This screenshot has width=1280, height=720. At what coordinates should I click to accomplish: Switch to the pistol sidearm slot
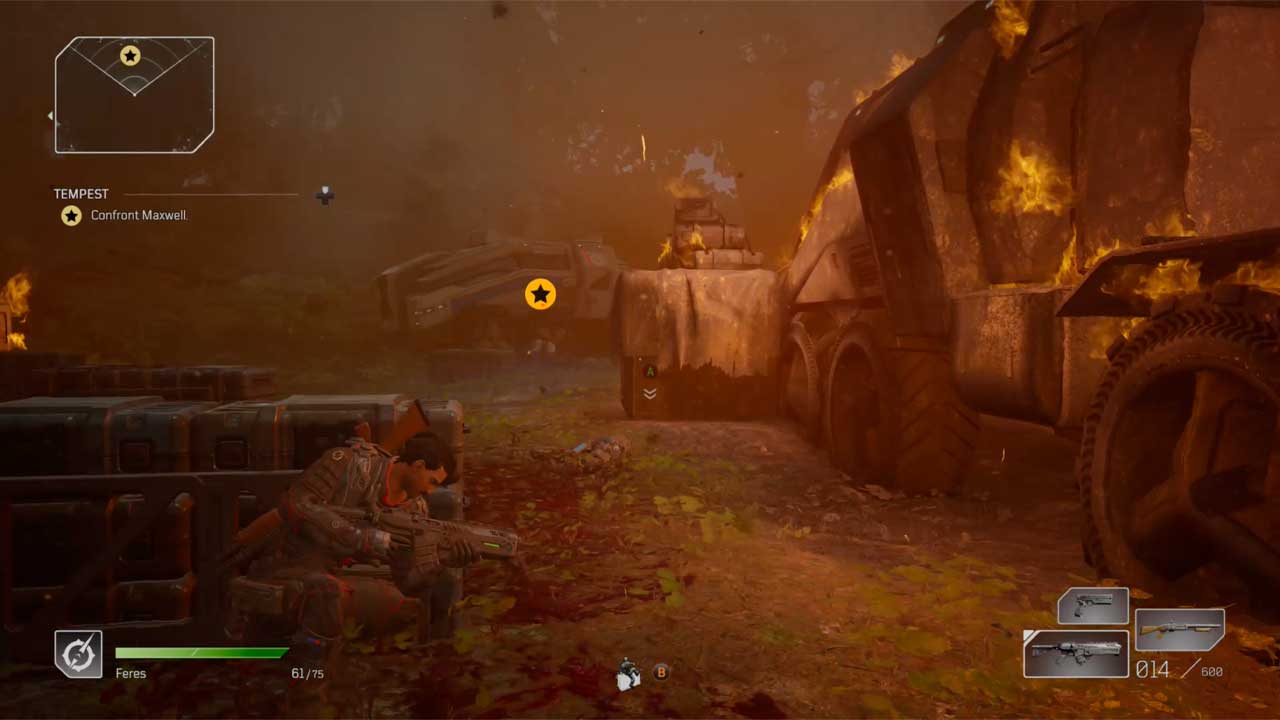click(x=1093, y=607)
